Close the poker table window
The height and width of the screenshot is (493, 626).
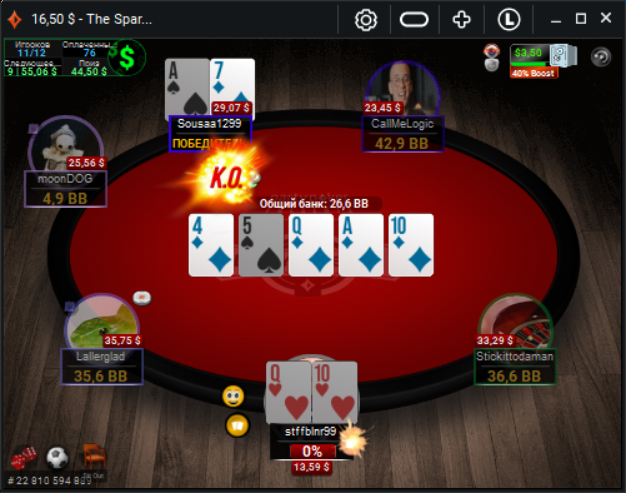pyautogui.click(x=605, y=19)
